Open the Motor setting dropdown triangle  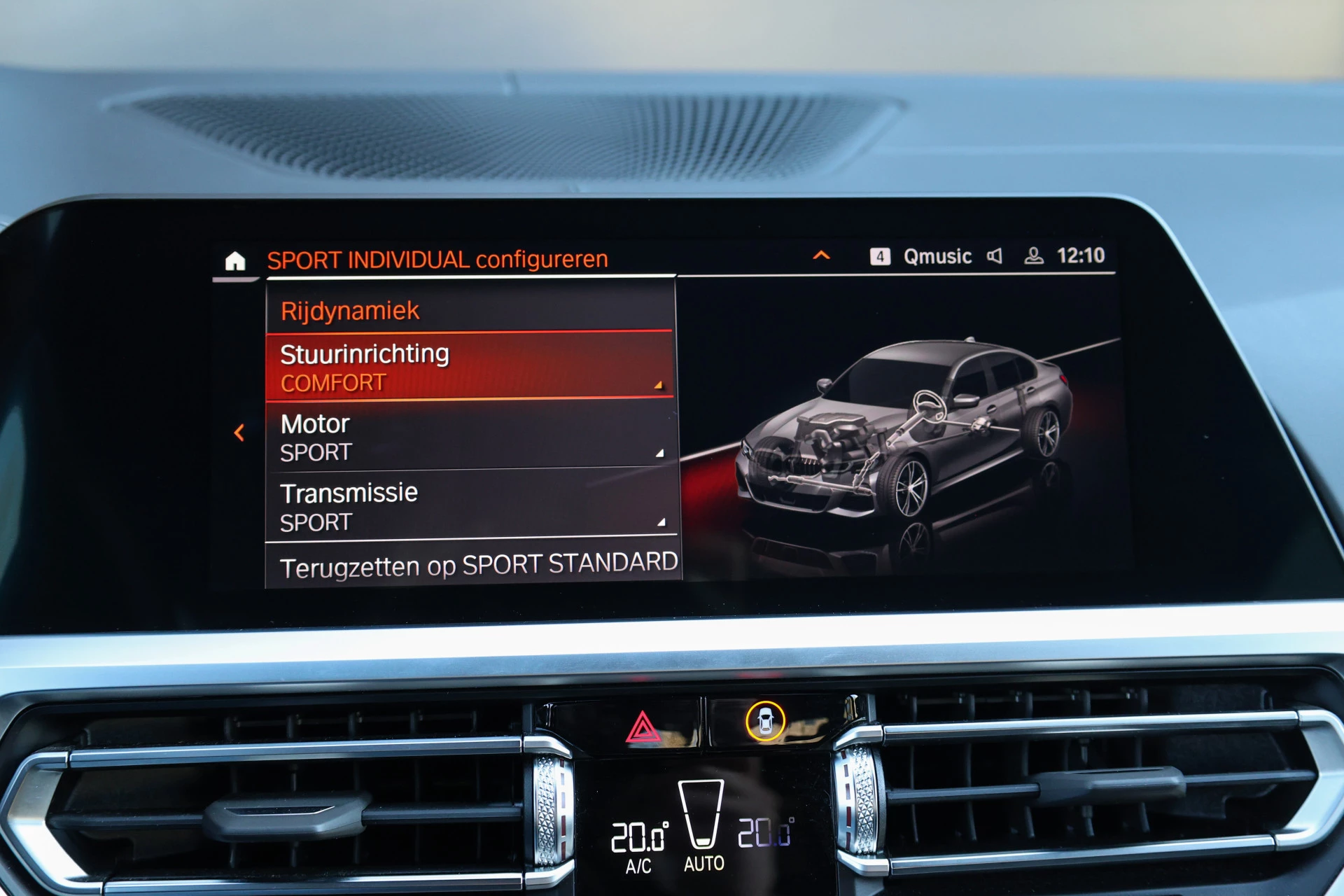point(659,452)
